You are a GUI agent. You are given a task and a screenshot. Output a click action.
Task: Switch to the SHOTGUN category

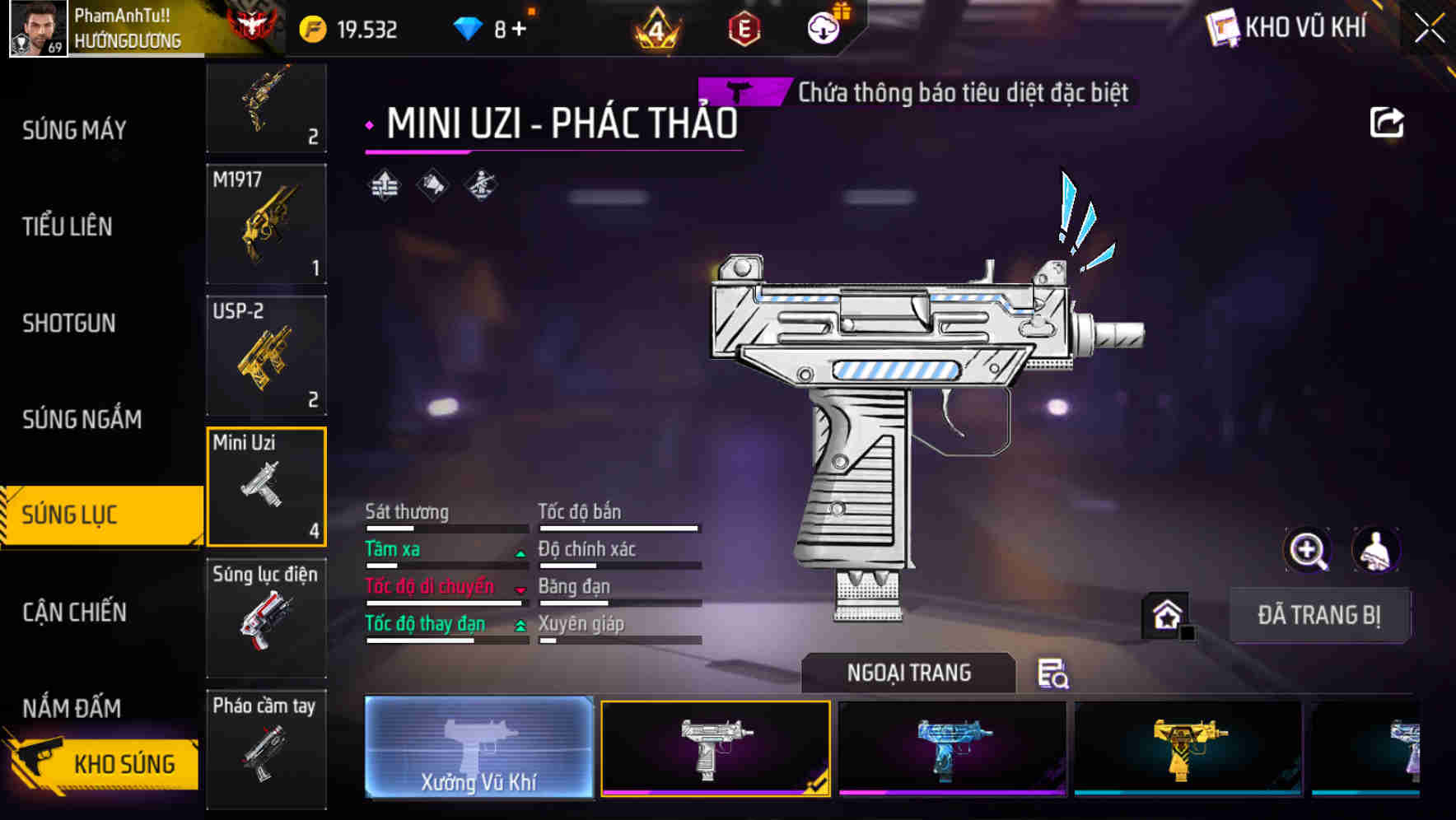tap(69, 324)
